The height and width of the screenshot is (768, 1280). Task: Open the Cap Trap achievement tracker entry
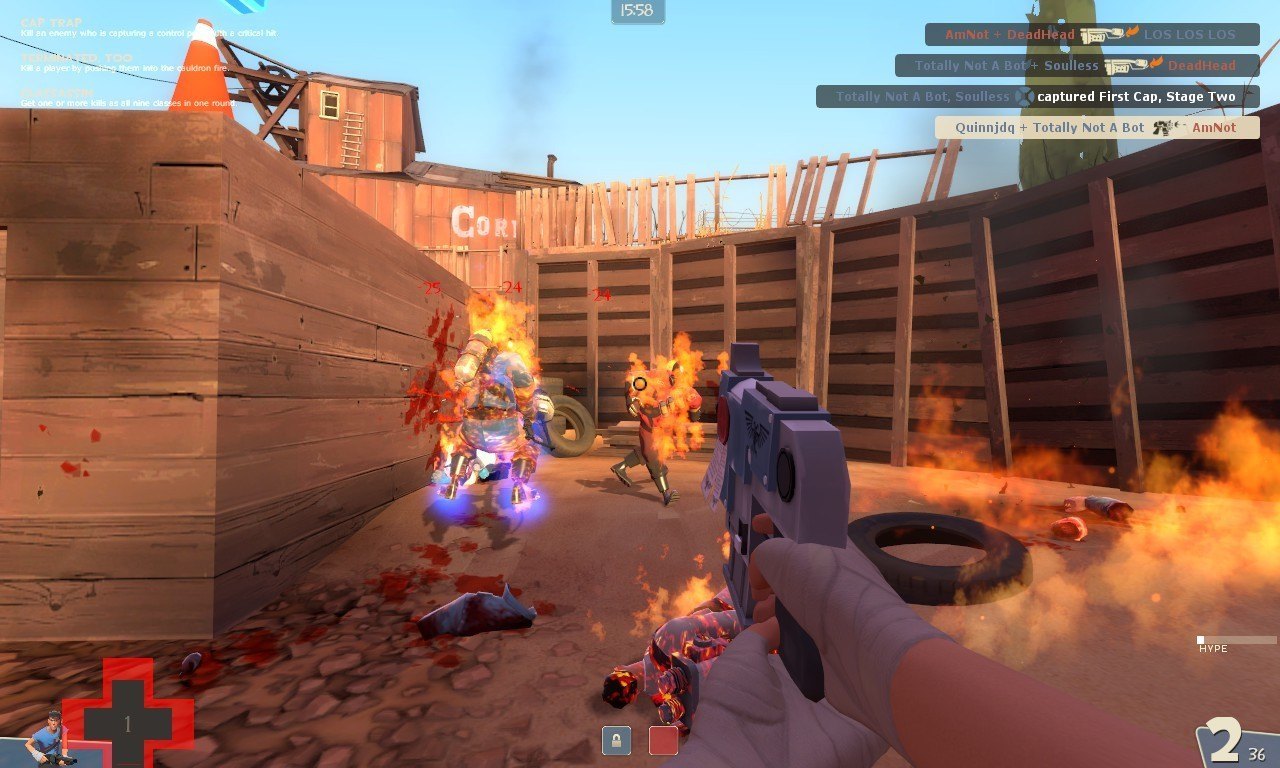tap(150, 28)
